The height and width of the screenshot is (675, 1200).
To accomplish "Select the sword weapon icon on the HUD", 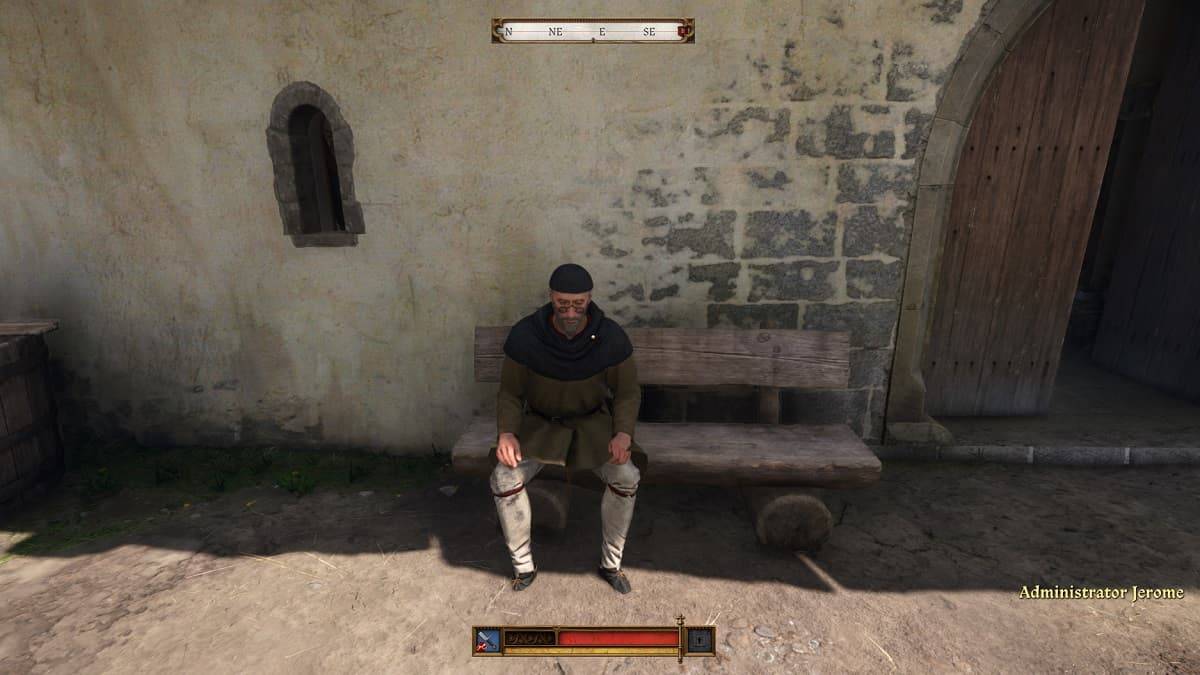I will [488, 640].
